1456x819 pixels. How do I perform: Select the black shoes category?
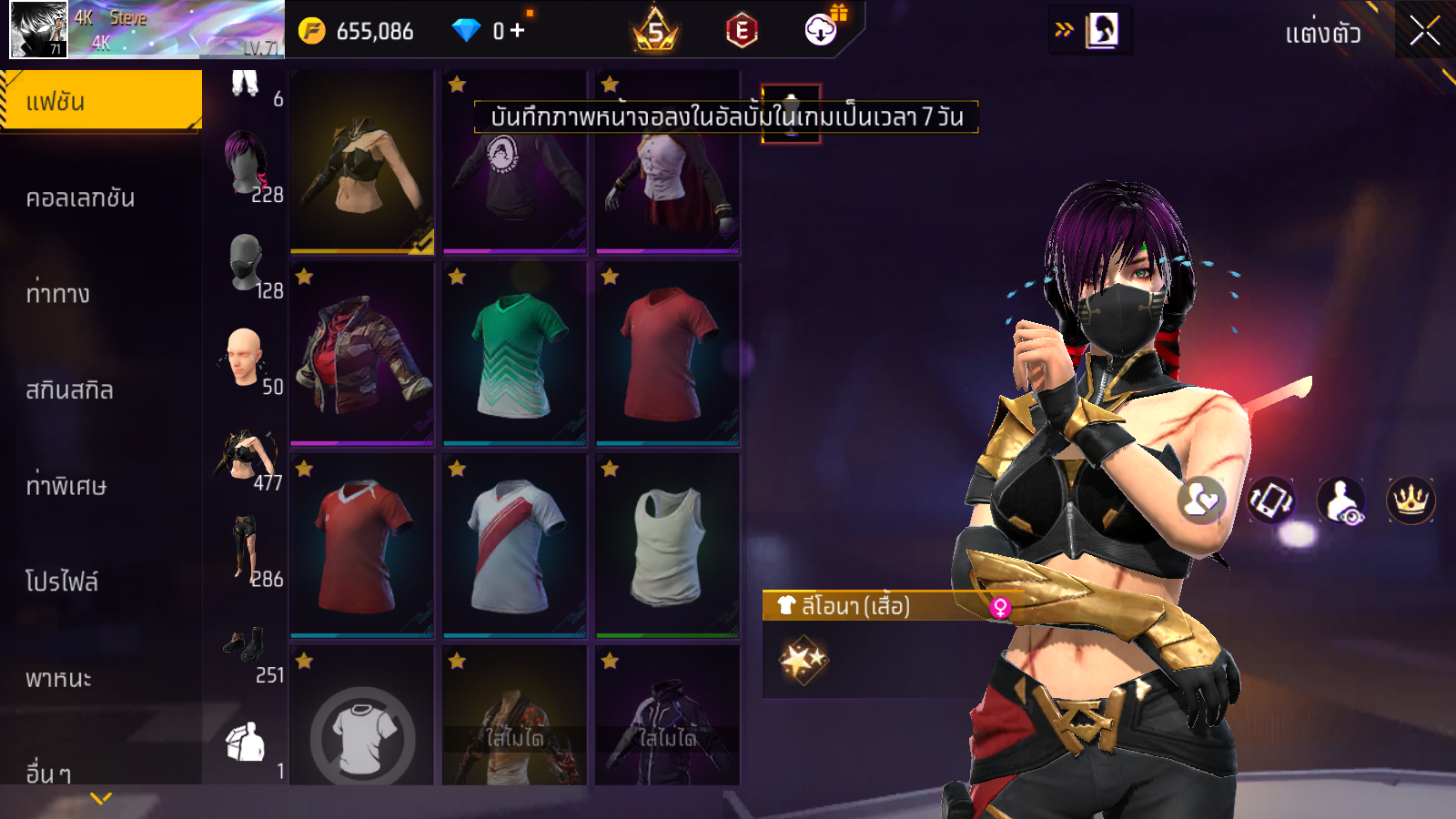pos(247,648)
